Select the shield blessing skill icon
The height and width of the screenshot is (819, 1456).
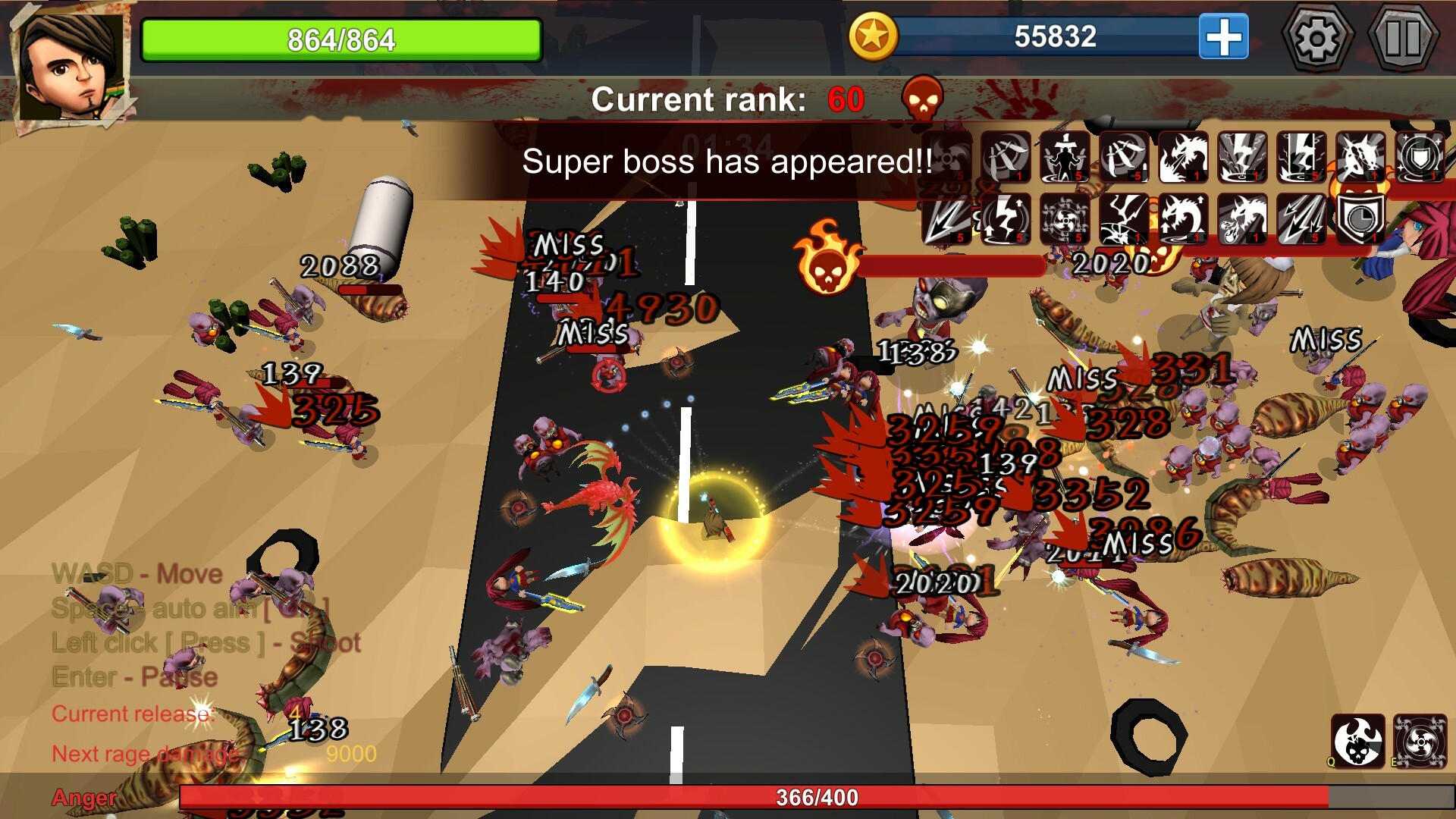click(1420, 158)
